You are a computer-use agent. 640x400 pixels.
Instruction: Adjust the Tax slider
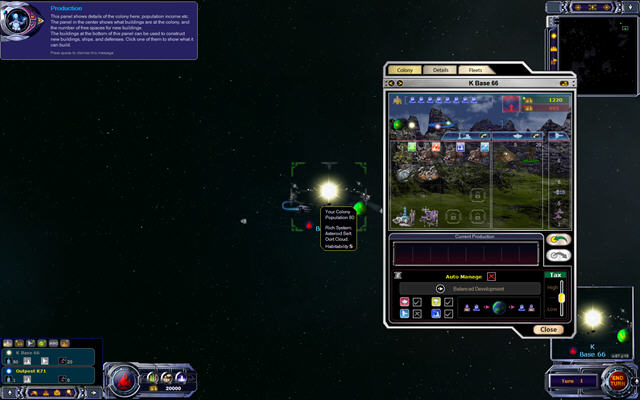[561, 296]
